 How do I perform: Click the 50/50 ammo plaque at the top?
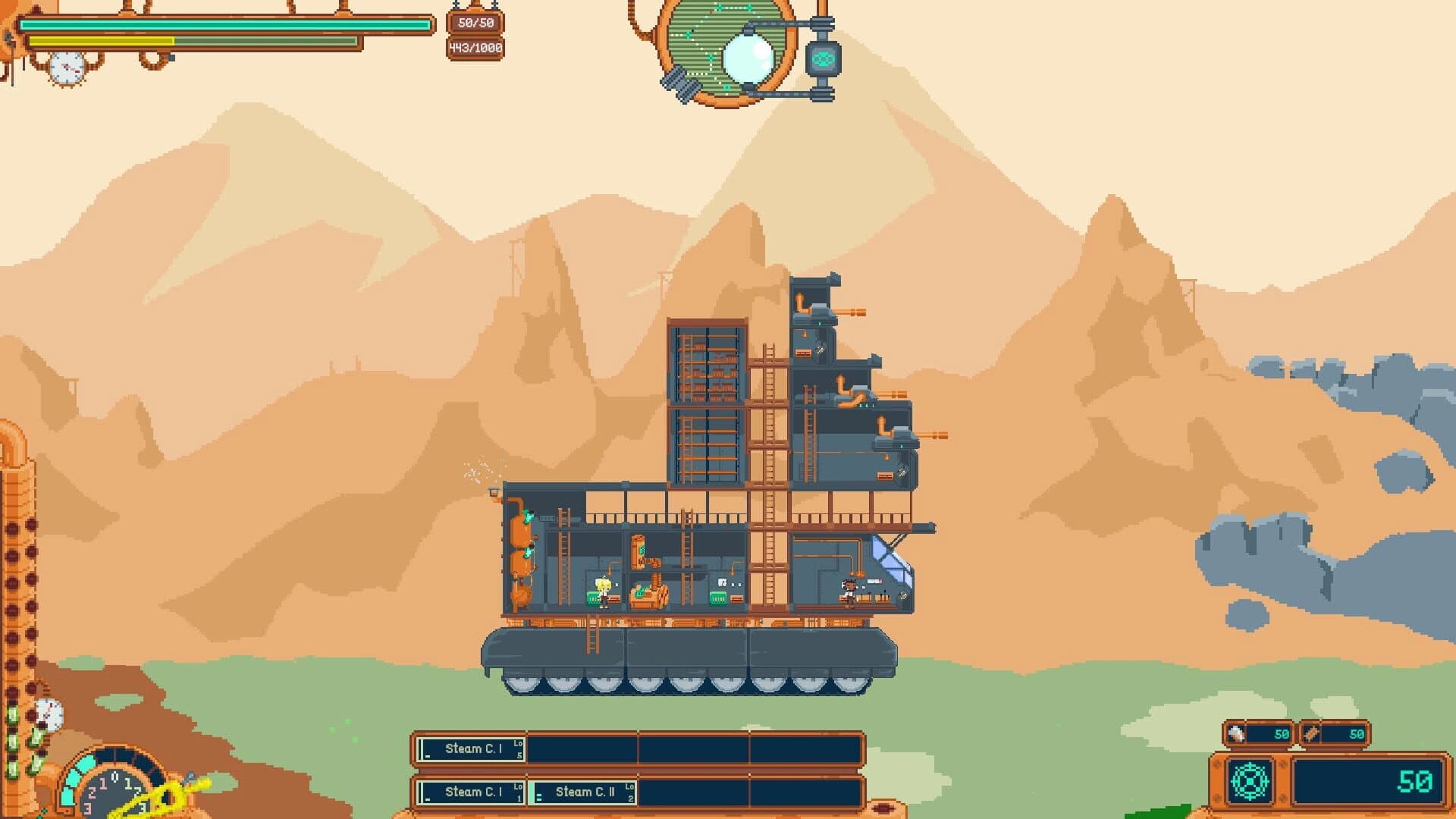coord(476,23)
